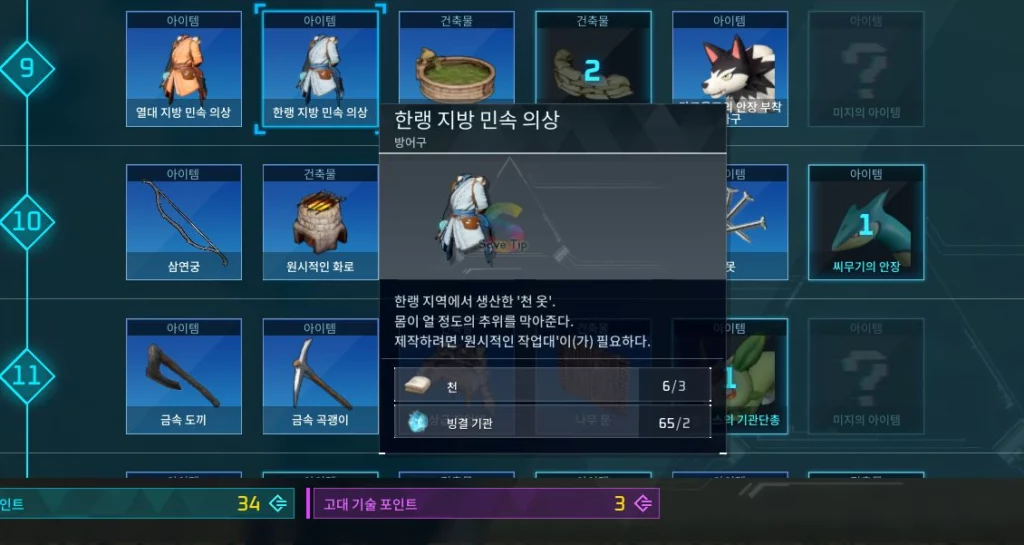Select the 삼연궁 triple bow tile
This screenshot has width=1024, height=545.
(183, 221)
